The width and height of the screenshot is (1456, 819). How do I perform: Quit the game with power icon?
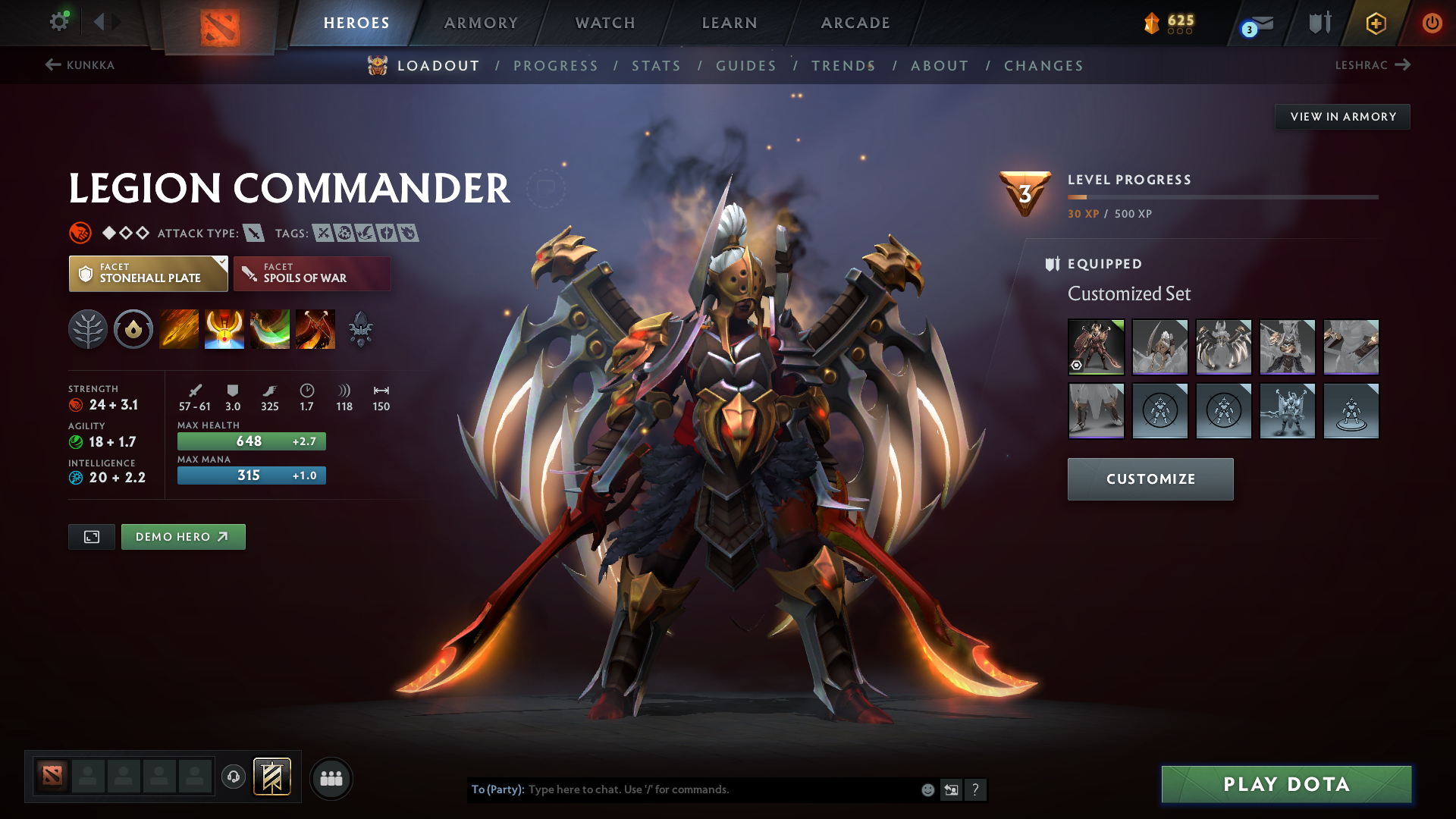coord(1432,23)
